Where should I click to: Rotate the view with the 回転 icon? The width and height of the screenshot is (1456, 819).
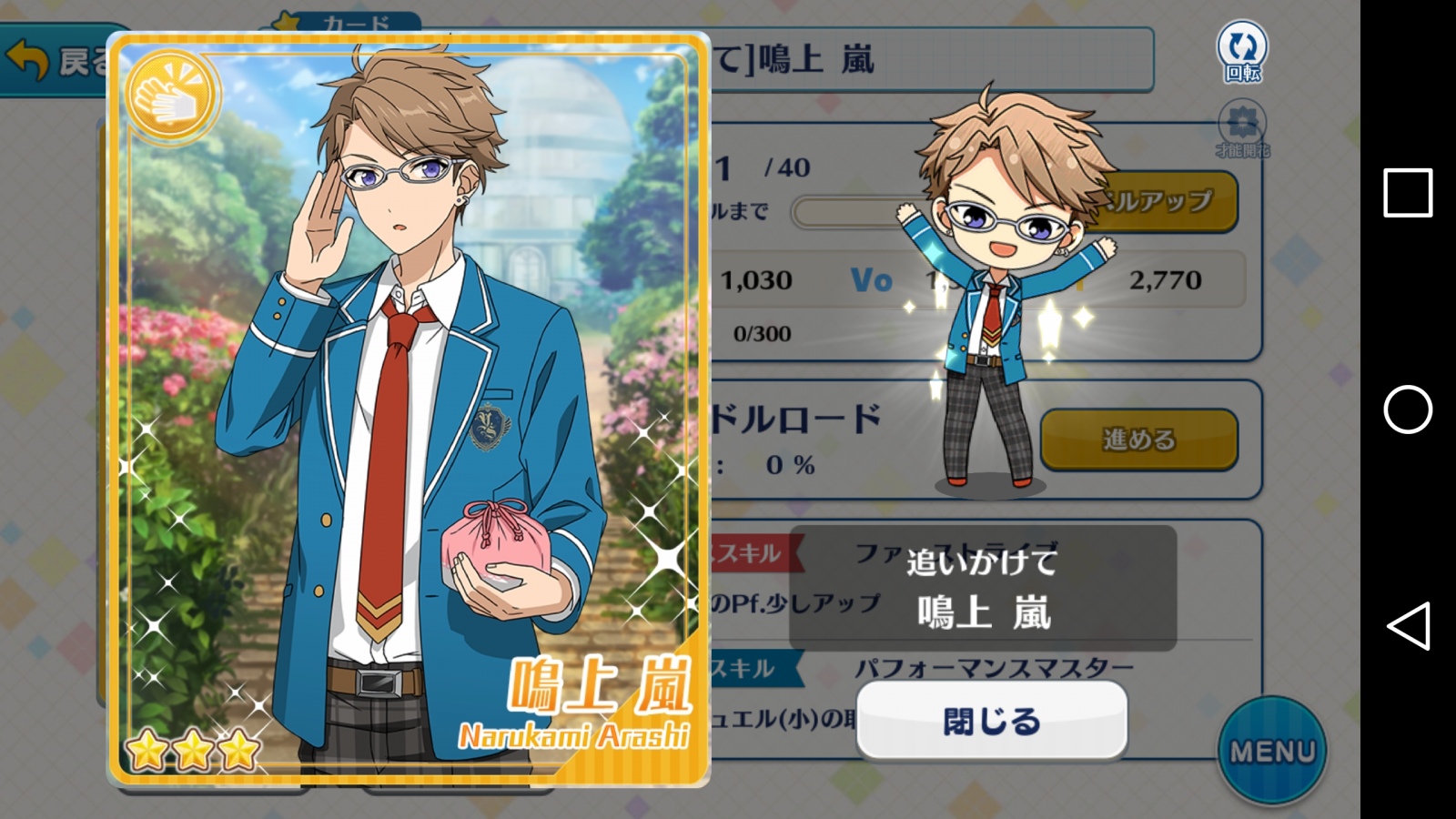pos(1242,52)
